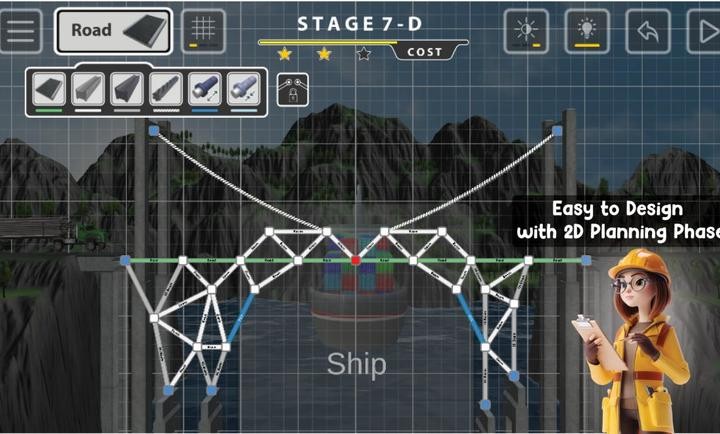This screenshot has width=720, height=434.
Task: Select the road material with green underline
Action: [x=48, y=88]
